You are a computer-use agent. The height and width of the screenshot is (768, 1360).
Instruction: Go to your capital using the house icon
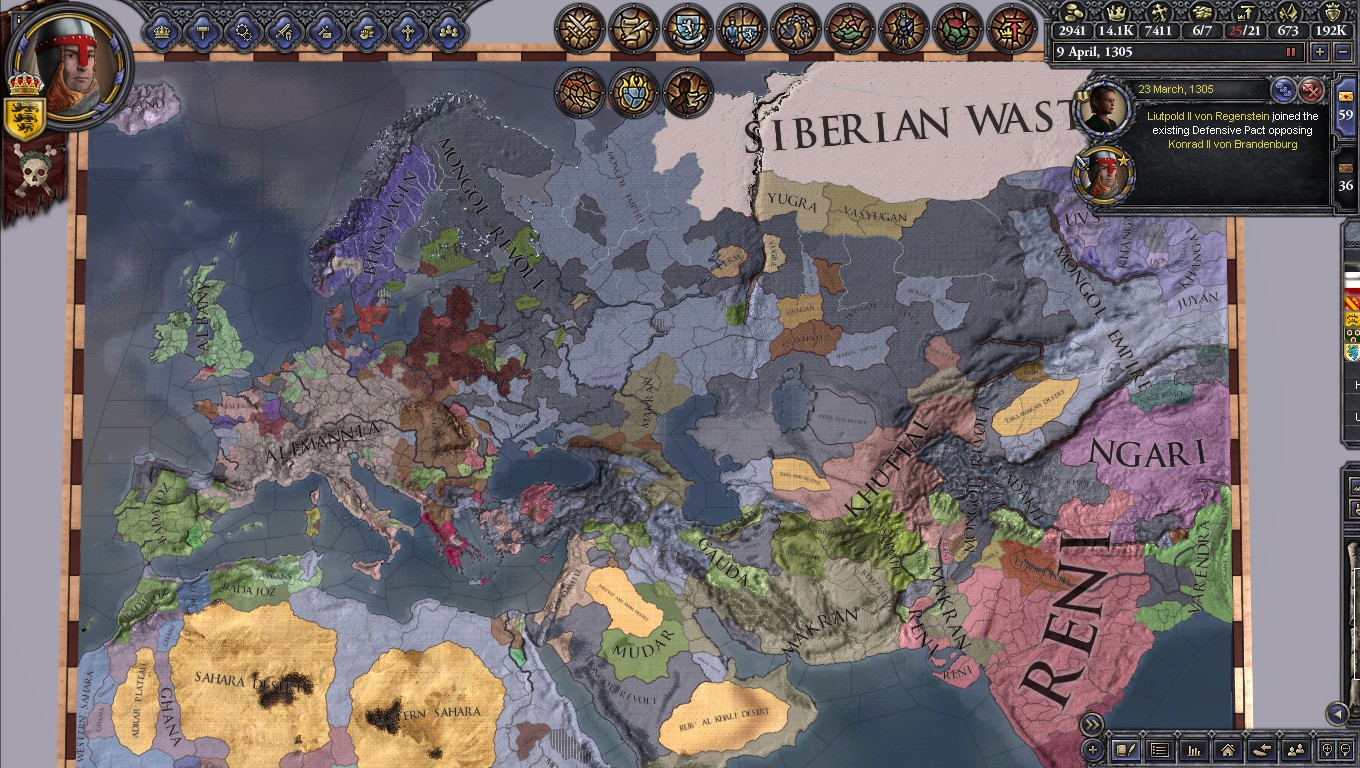(1228, 750)
